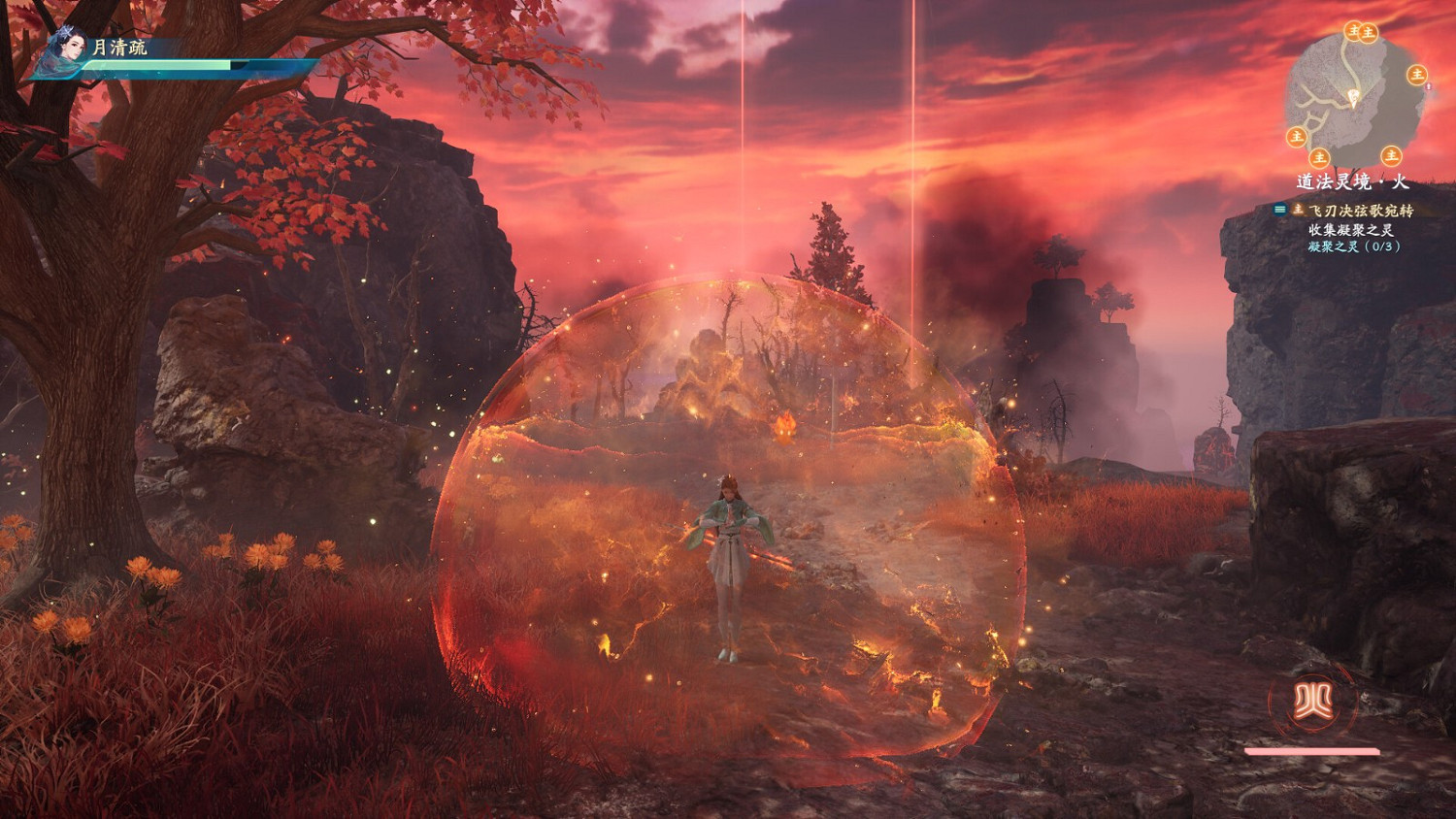
Task: Toggle the small pink marker beside the minimap edge
Action: [1429, 87]
